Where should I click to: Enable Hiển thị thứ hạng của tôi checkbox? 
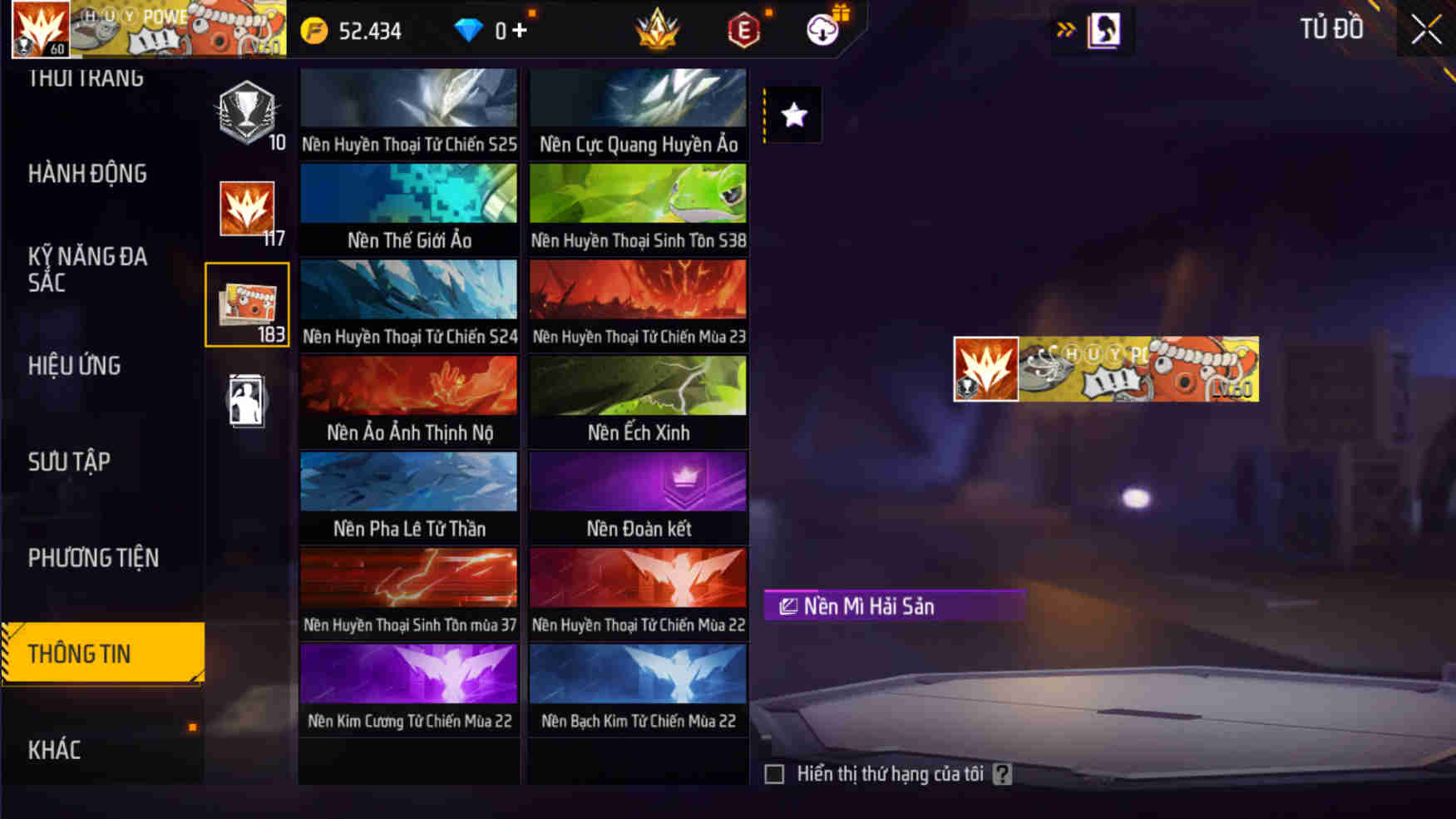coord(773,773)
